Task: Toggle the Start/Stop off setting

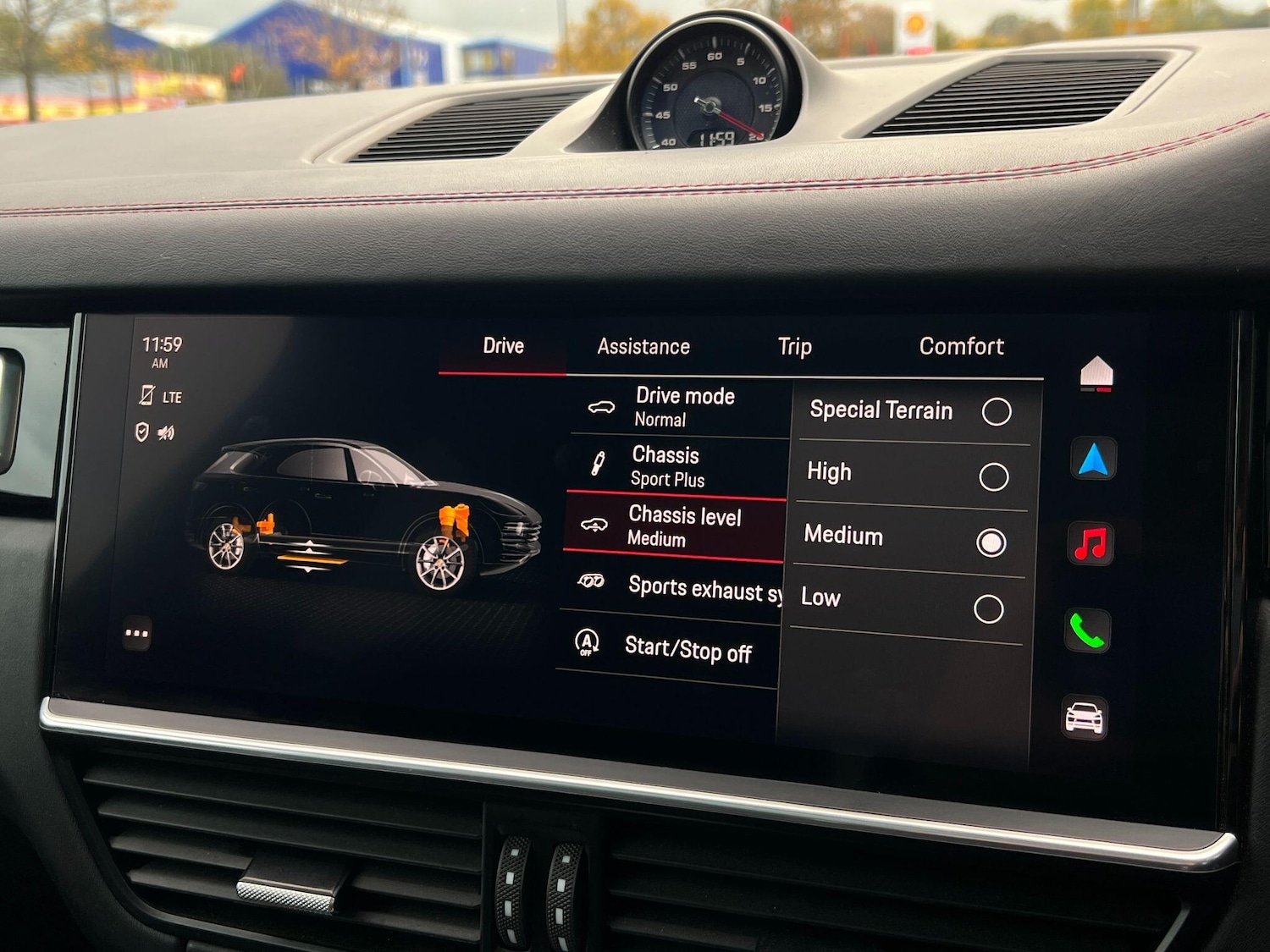Action: click(x=669, y=650)
